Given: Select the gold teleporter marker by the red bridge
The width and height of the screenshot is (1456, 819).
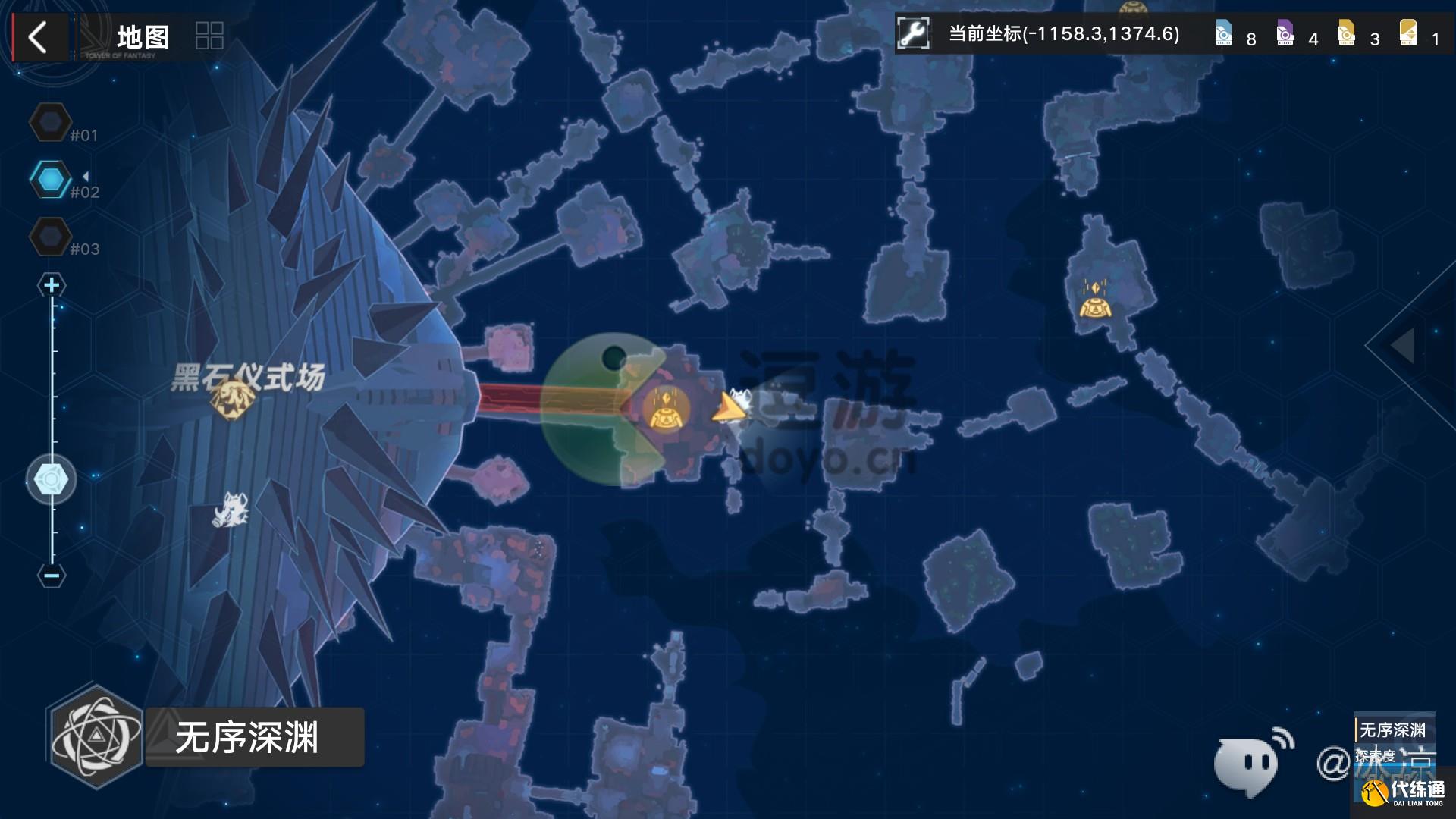Looking at the screenshot, I should (665, 409).
